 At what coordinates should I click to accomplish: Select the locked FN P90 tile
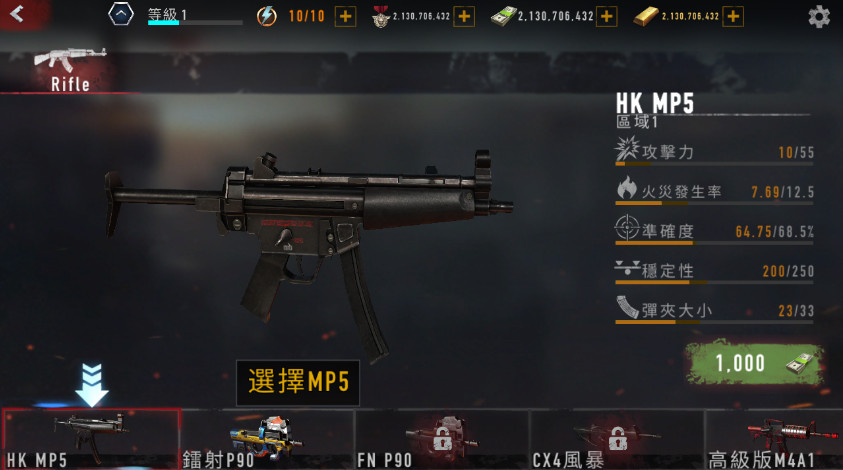pos(441,439)
